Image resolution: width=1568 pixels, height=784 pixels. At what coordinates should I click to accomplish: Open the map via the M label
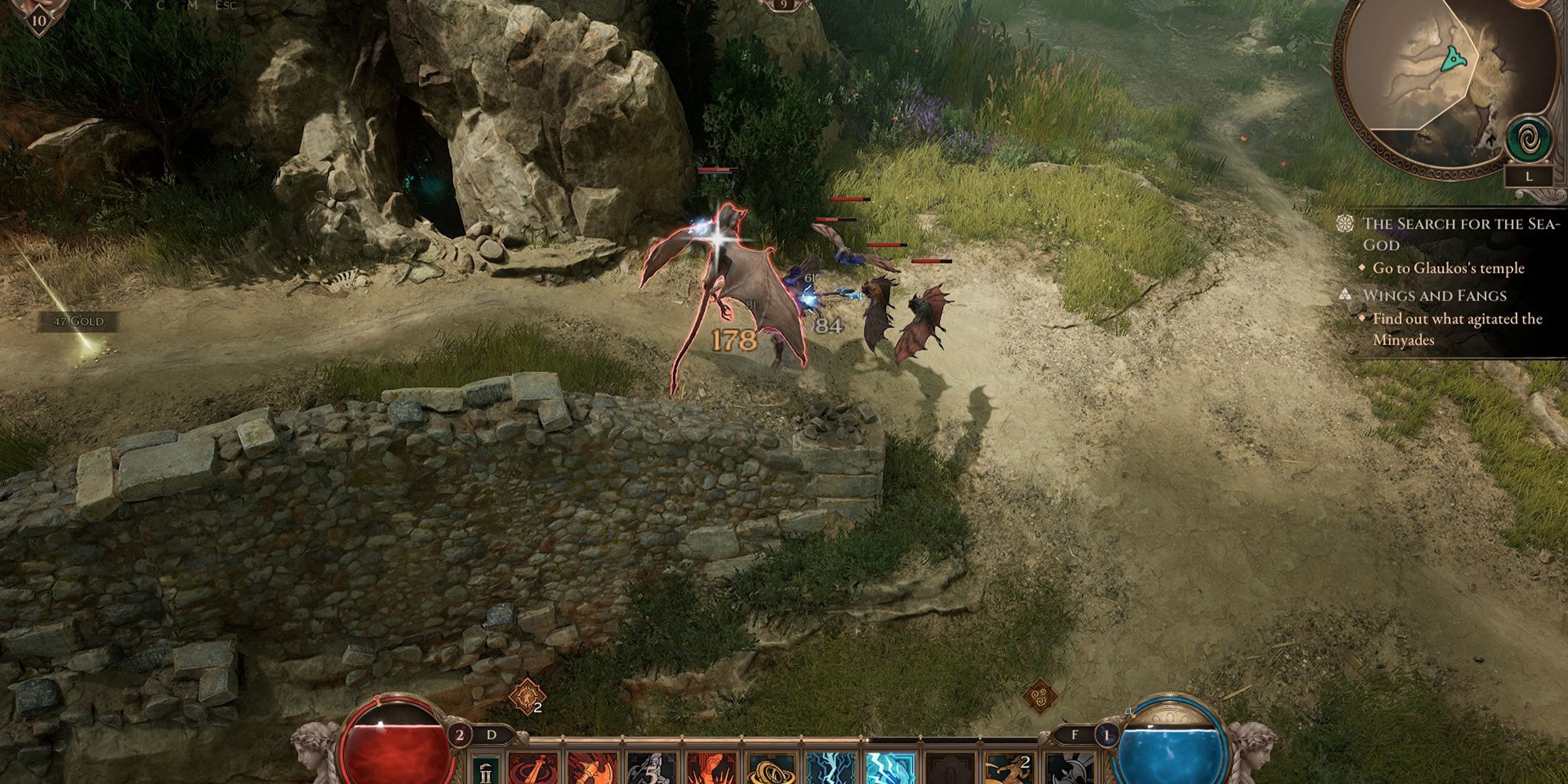point(194,5)
